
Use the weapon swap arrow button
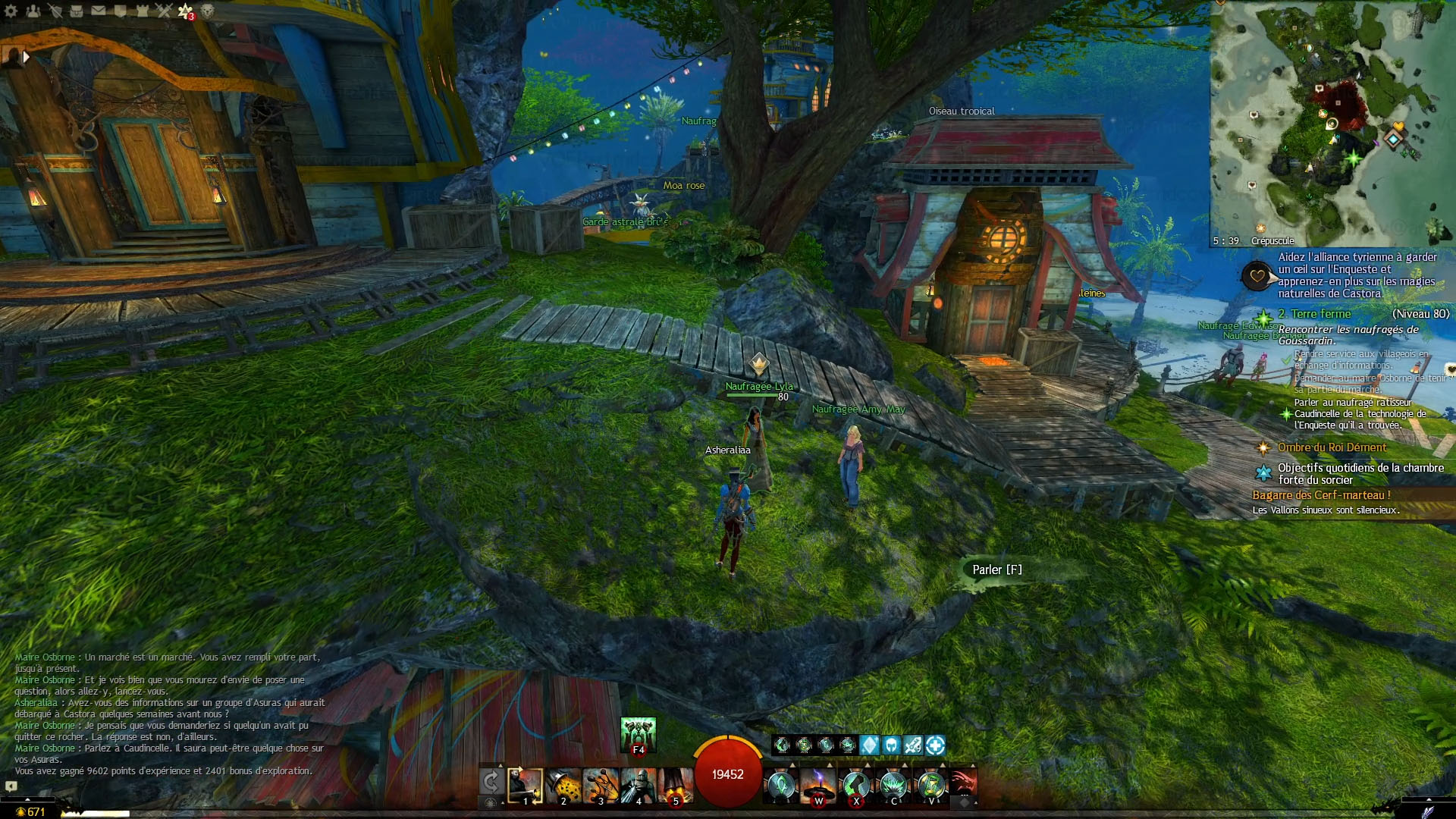(491, 782)
